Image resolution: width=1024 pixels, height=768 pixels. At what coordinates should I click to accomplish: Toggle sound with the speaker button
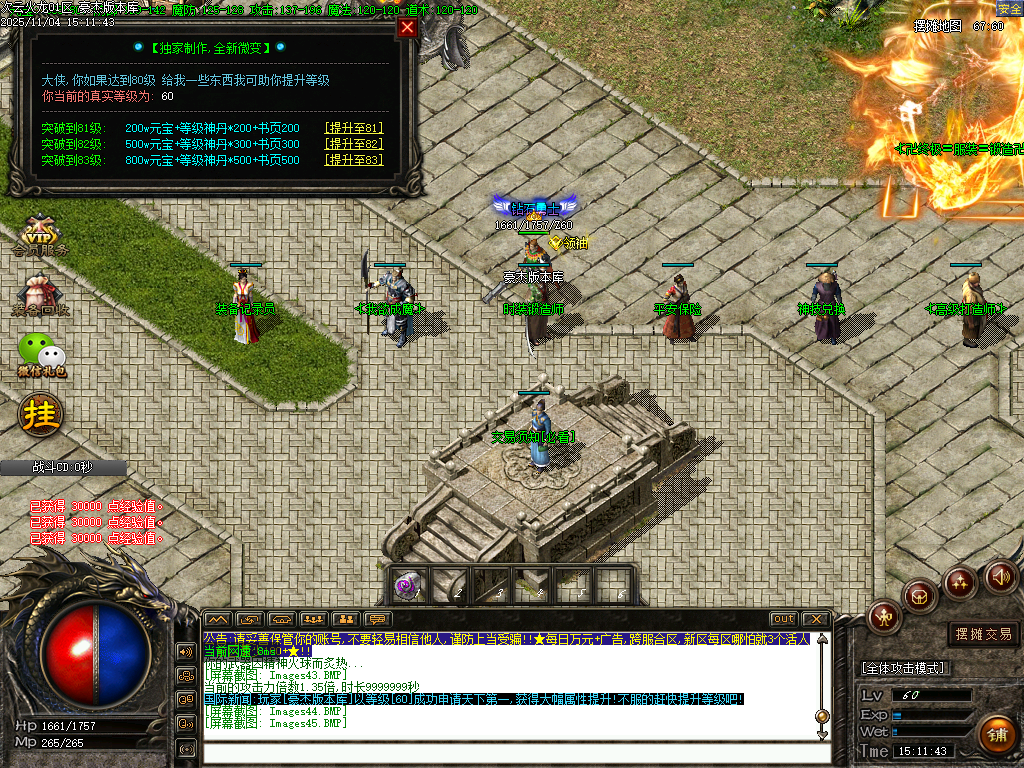coord(1000,576)
